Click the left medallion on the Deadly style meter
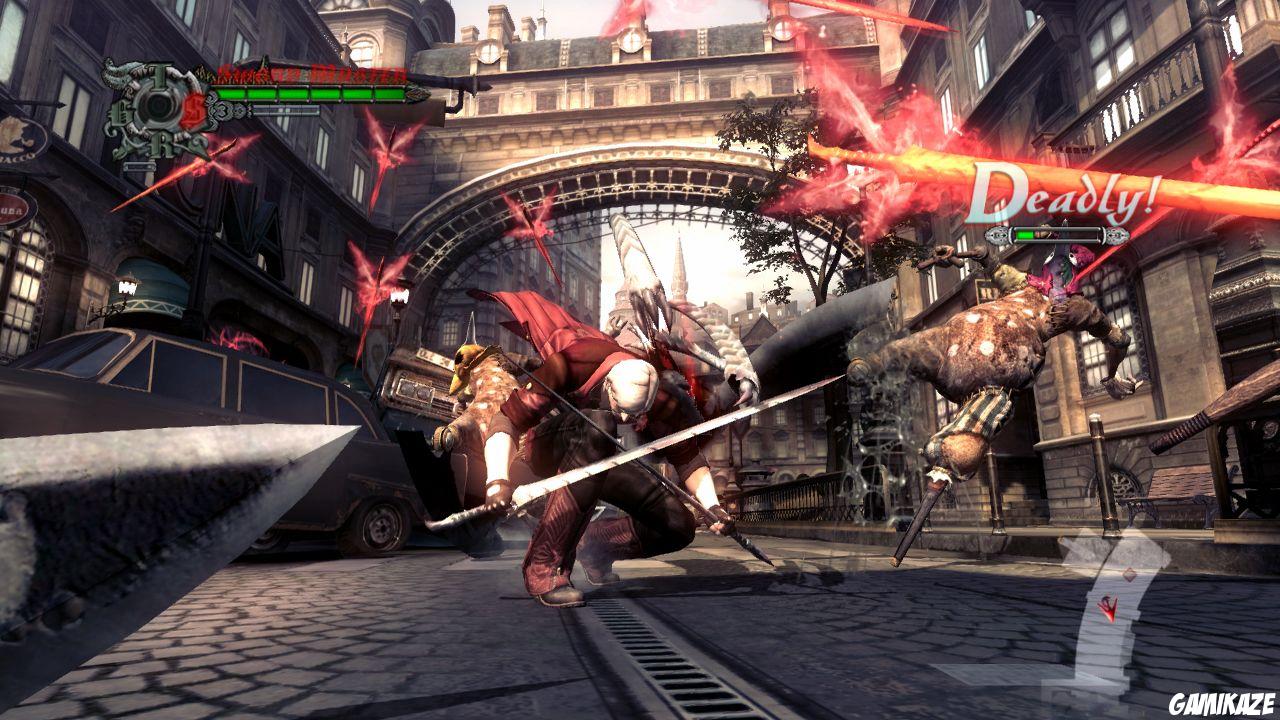 [996, 234]
